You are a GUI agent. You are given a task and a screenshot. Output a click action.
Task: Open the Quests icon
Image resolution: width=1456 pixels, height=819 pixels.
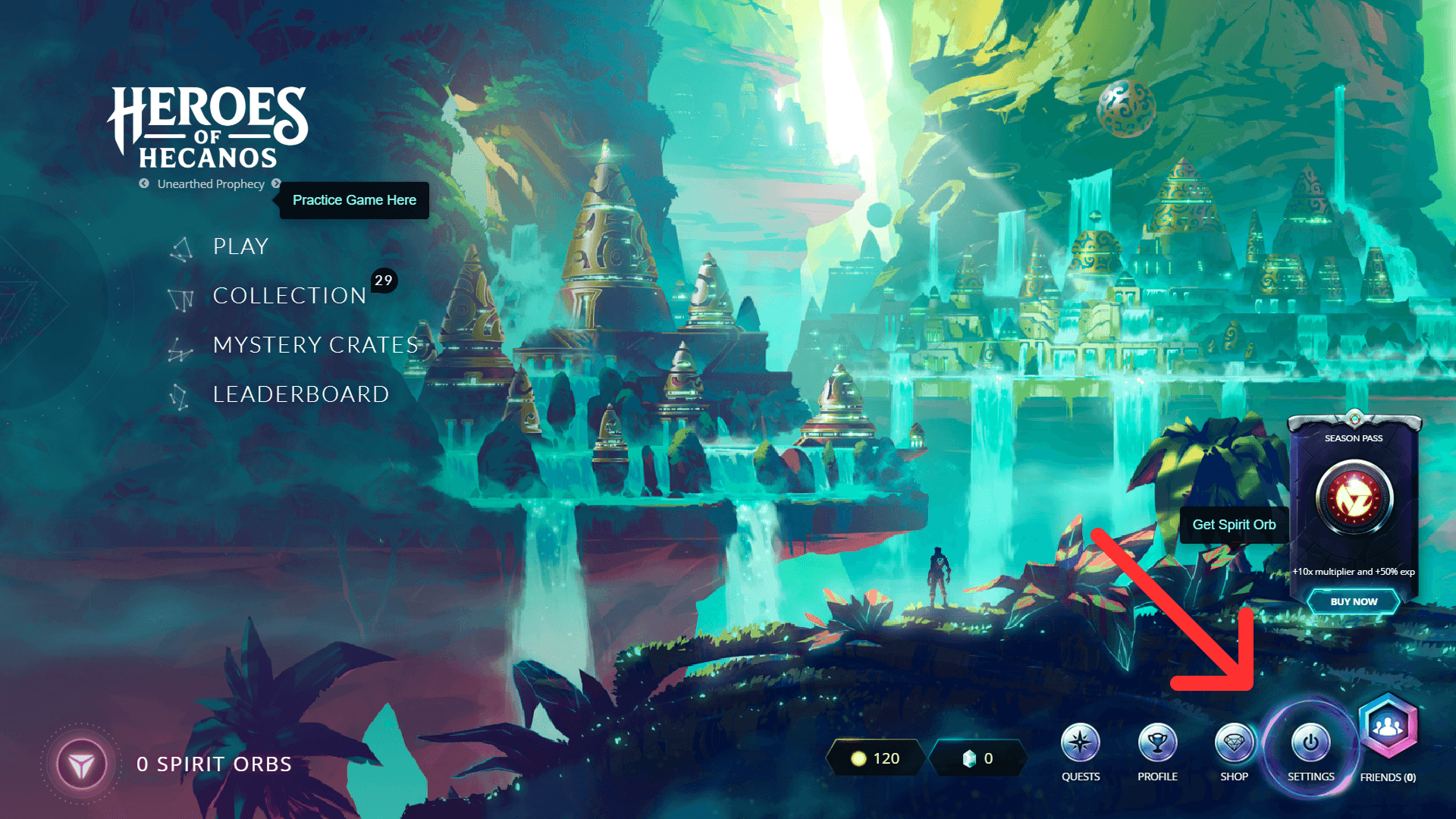(1081, 743)
